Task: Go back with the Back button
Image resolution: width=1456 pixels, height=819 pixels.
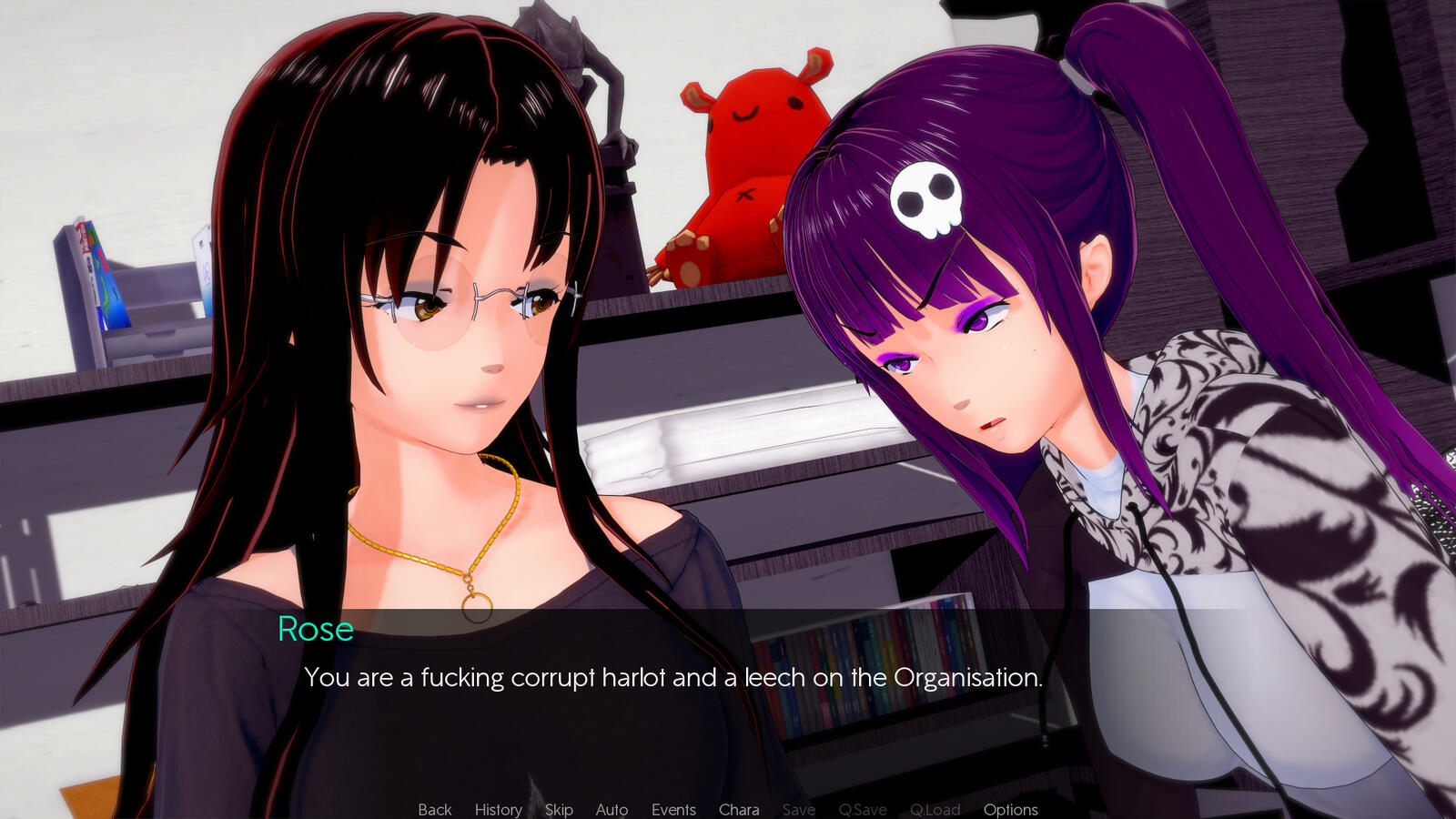Action: (x=434, y=809)
